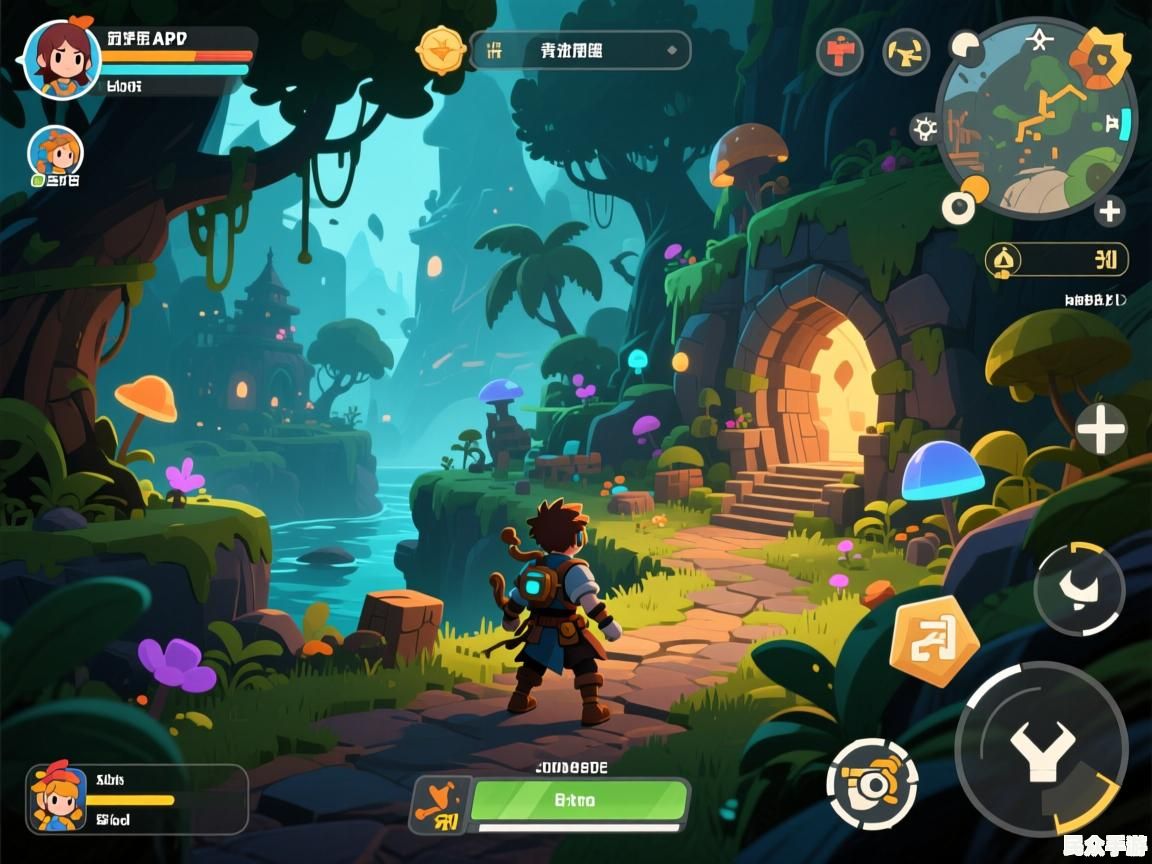Tap the large grey plus button
Screen dimensions: 1152x864
point(1101,431)
